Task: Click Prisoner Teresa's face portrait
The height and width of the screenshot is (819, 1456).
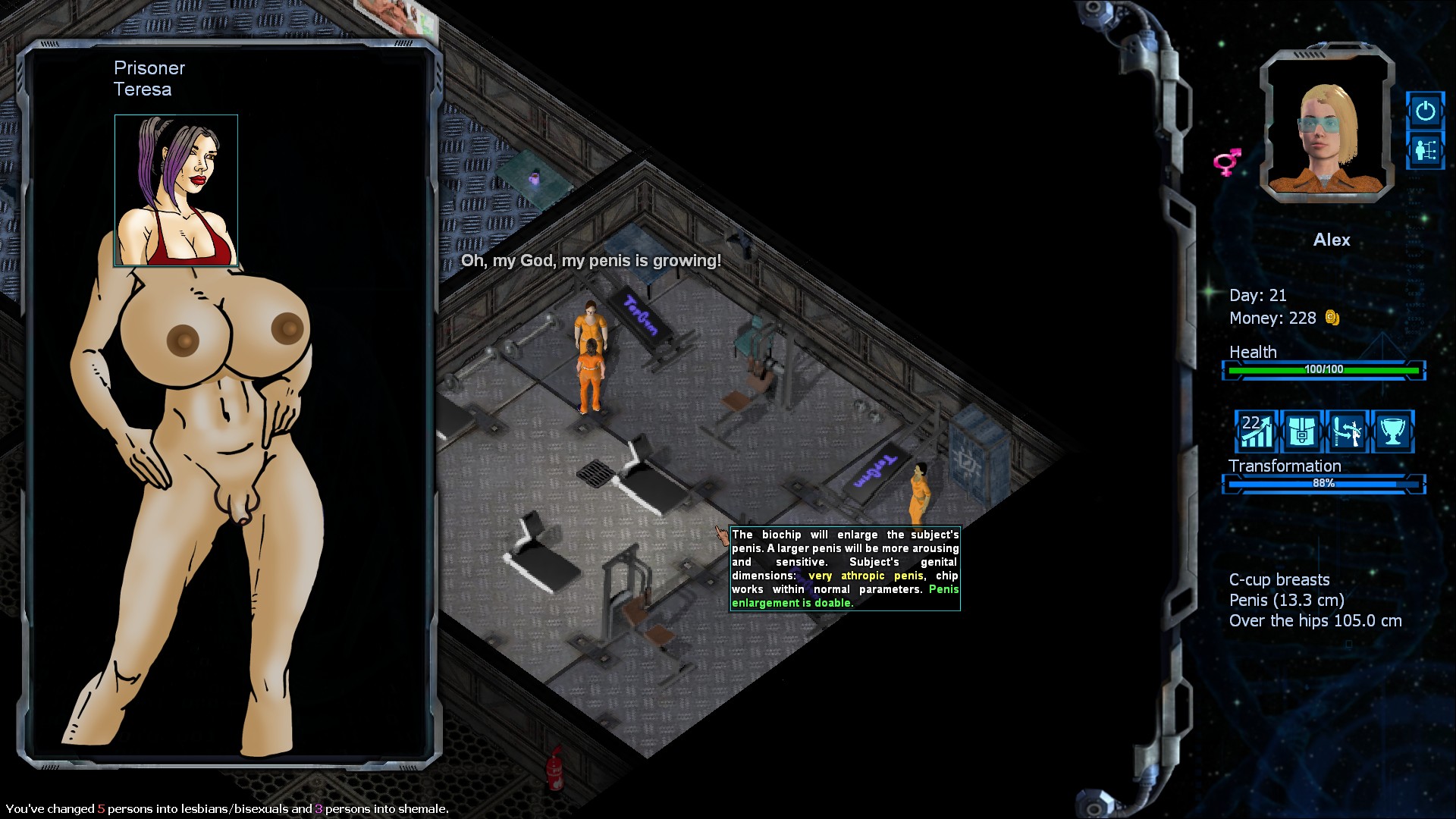Action: pos(176,190)
